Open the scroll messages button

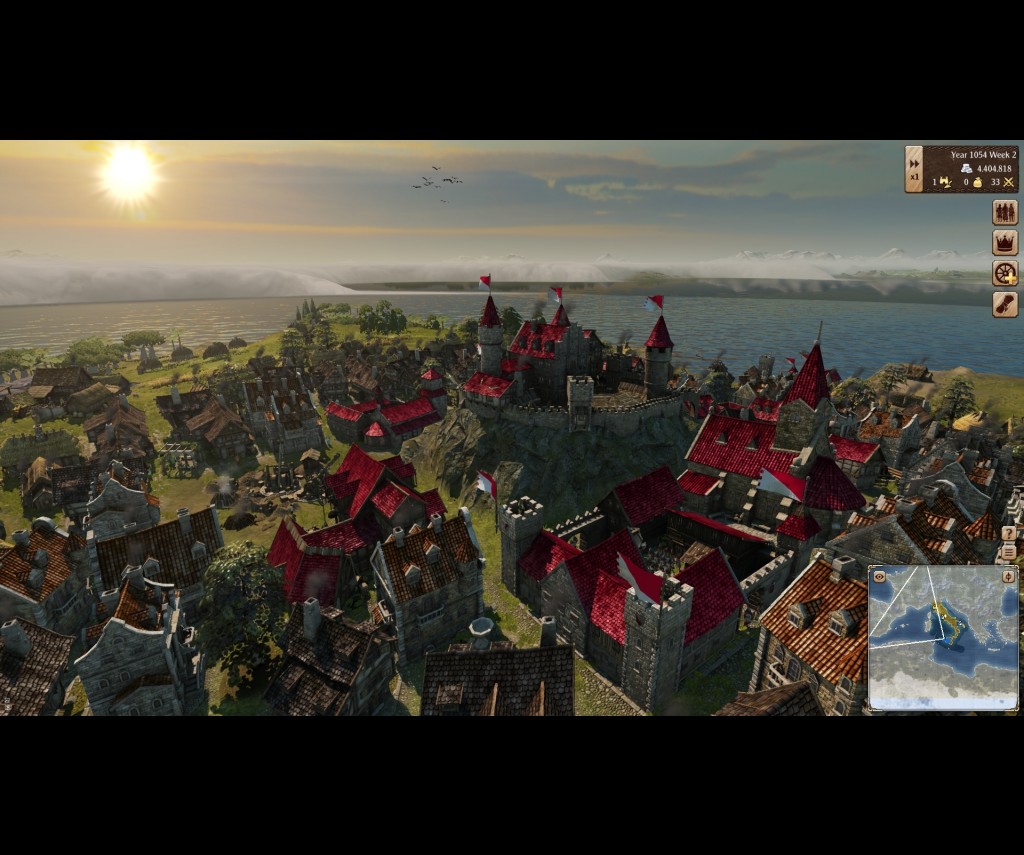tap(1004, 304)
